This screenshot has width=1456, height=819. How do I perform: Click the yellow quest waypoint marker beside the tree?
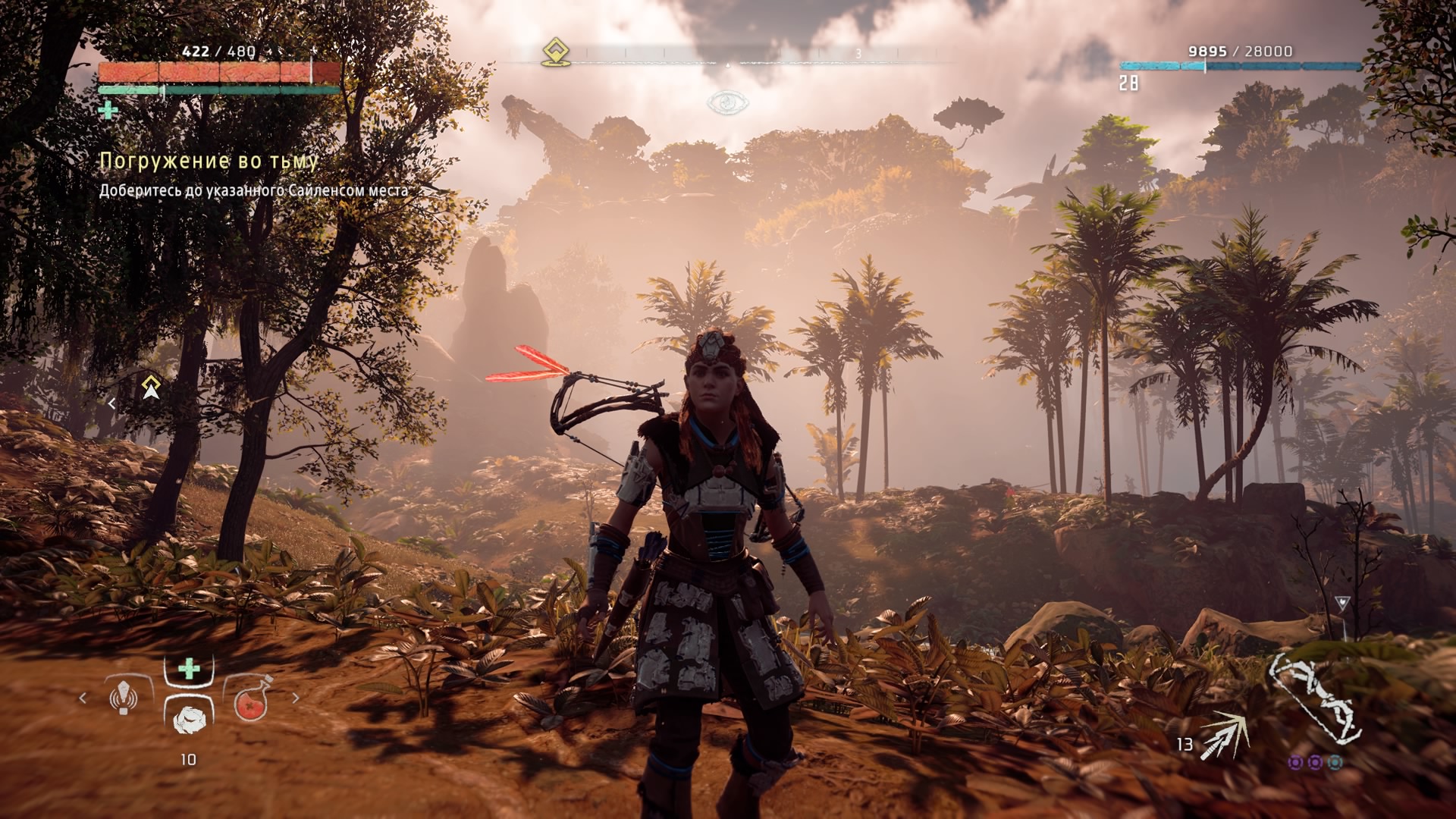[151, 387]
